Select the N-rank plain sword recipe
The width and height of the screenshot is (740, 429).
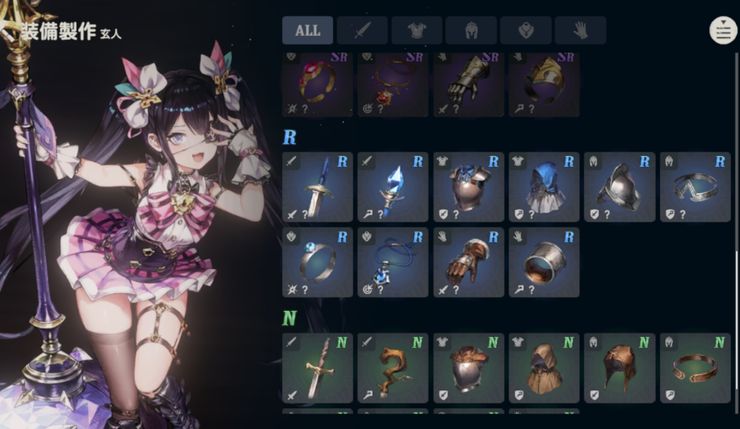[317, 368]
